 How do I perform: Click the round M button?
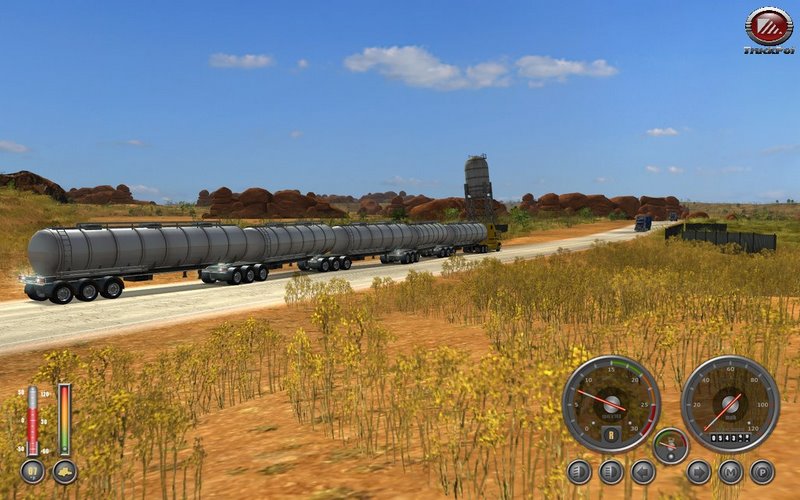(x=731, y=472)
